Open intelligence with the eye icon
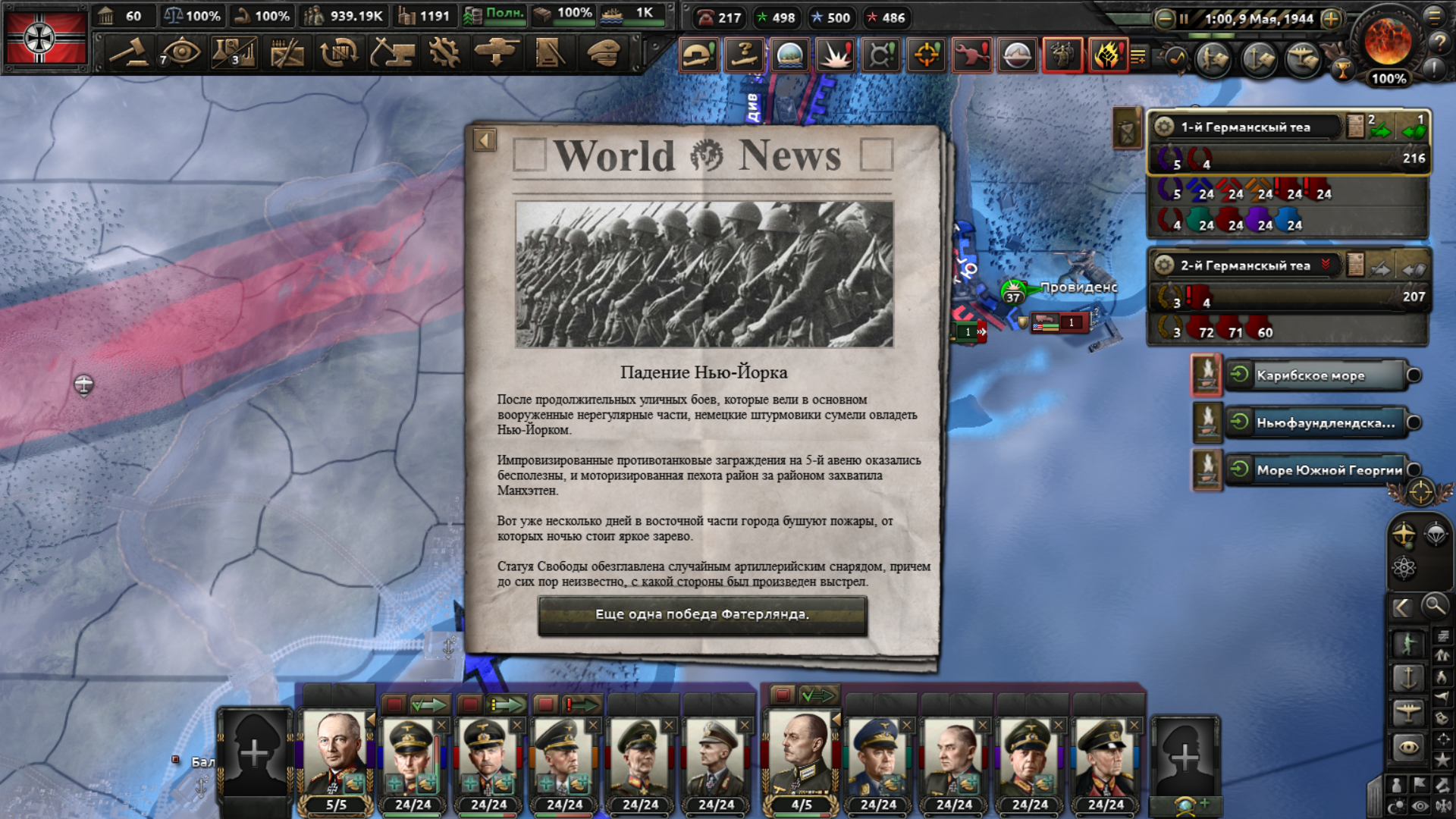The height and width of the screenshot is (819, 1456). pos(181,53)
